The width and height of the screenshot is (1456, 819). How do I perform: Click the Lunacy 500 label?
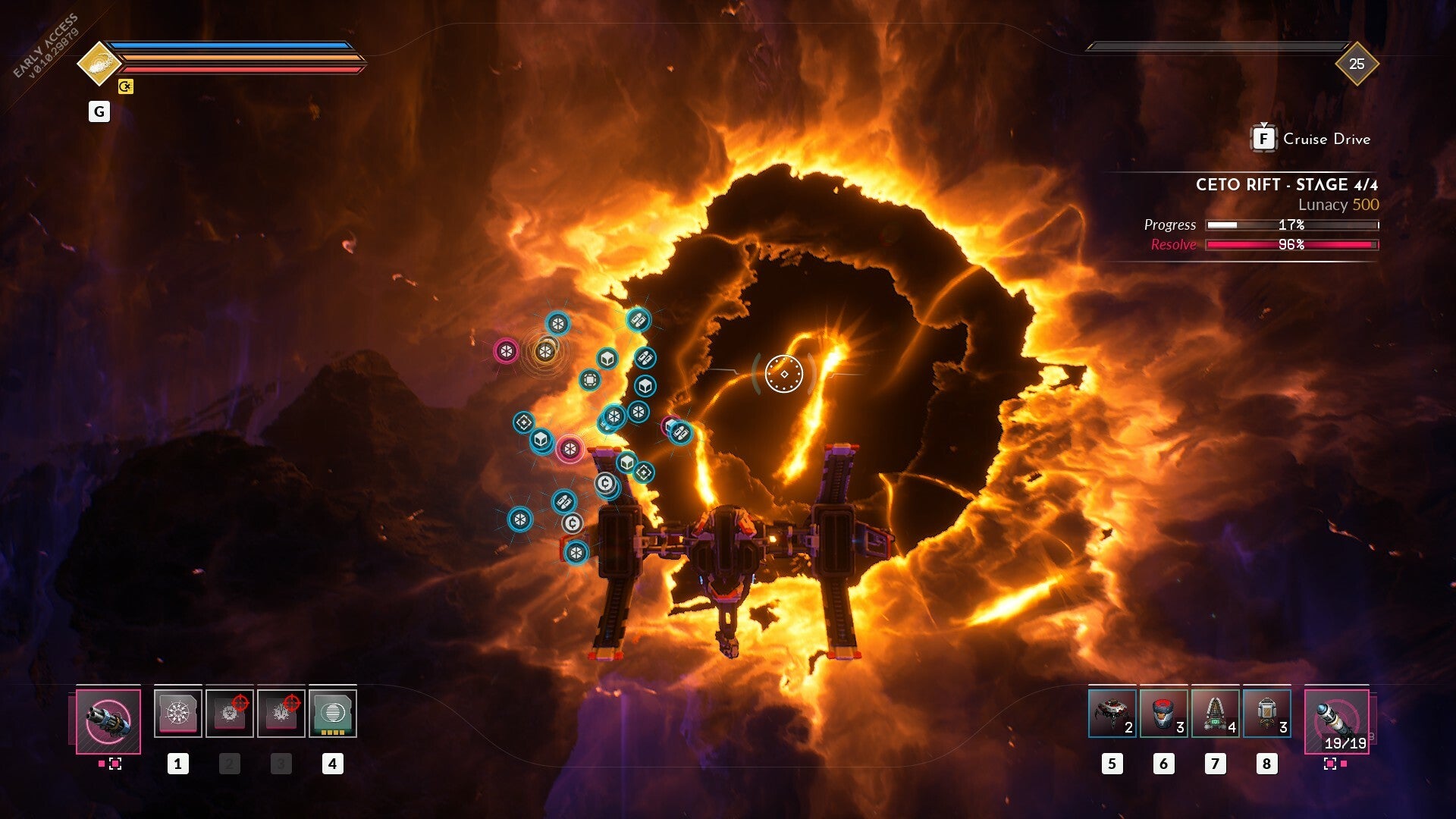[1339, 204]
